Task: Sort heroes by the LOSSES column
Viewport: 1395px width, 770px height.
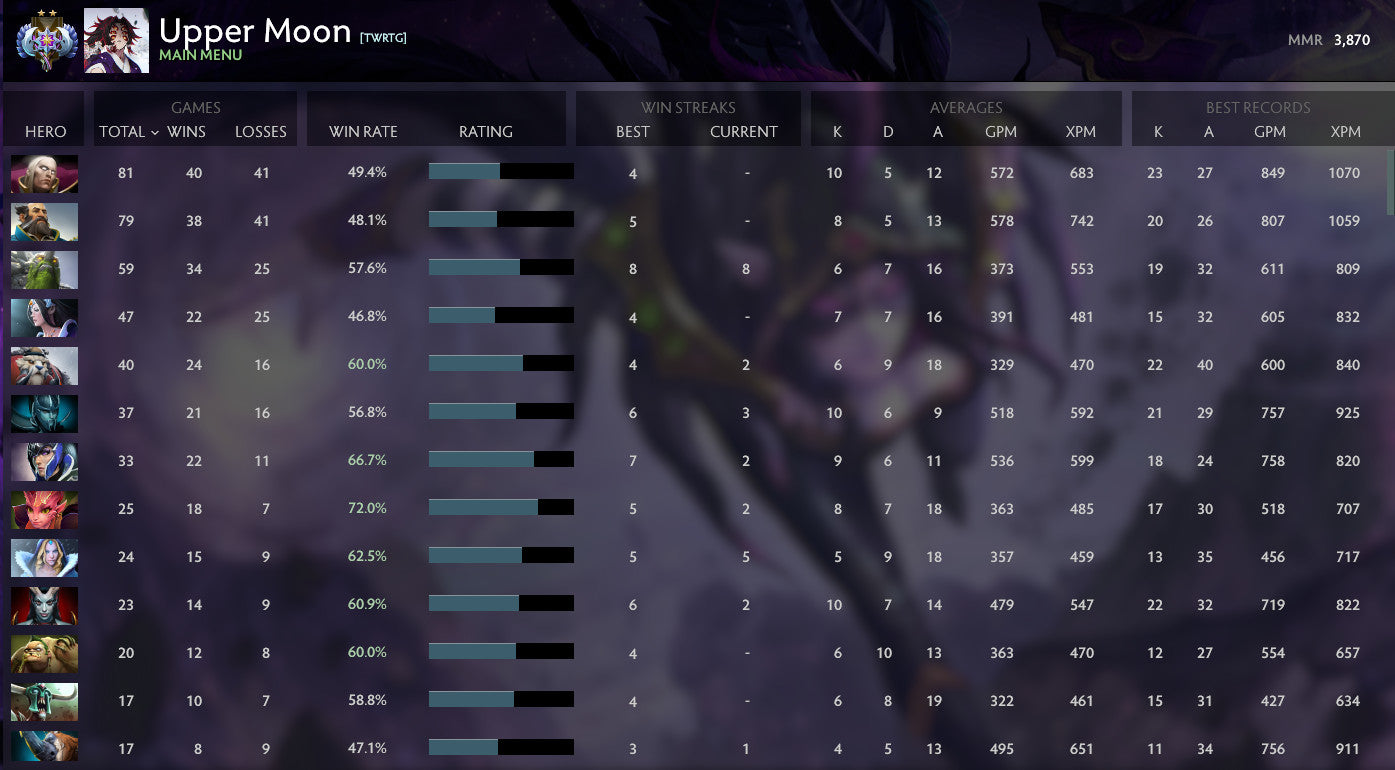Action: (x=261, y=131)
